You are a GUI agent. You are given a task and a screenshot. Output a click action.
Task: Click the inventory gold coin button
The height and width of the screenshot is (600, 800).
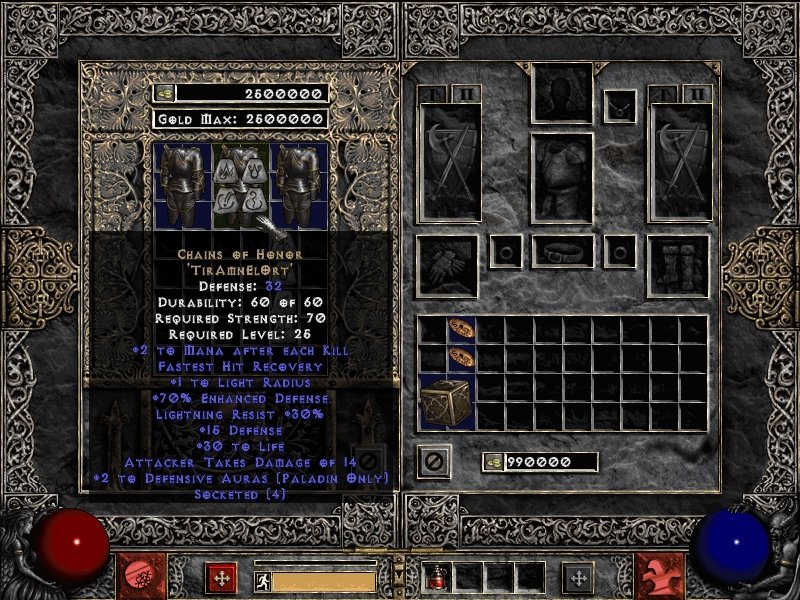492,462
